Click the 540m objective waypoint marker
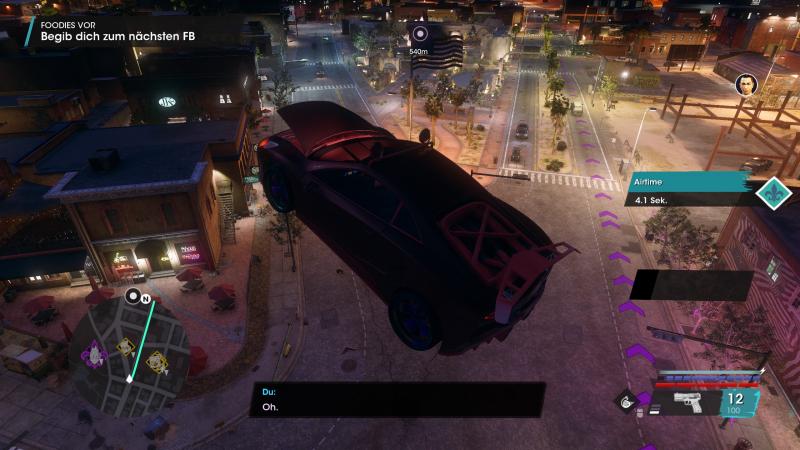The height and width of the screenshot is (450, 800). click(419, 34)
